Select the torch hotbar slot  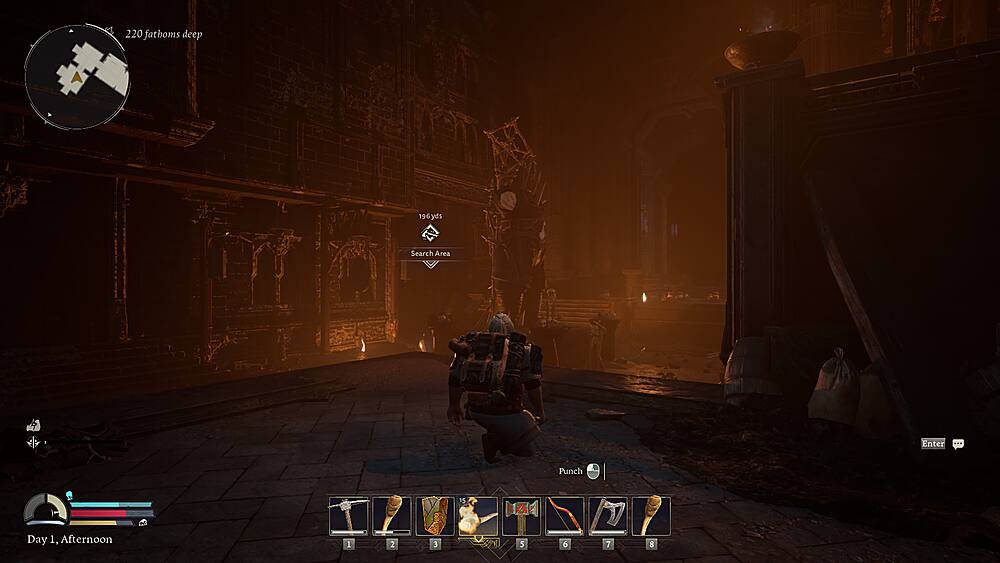[x=478, y=516]
